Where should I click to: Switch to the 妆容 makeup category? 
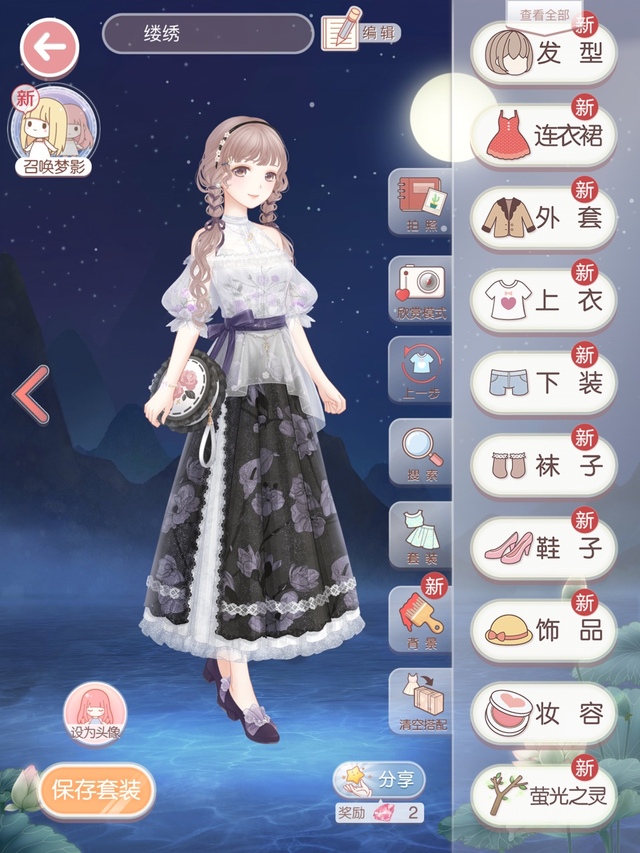pos(544,713)
